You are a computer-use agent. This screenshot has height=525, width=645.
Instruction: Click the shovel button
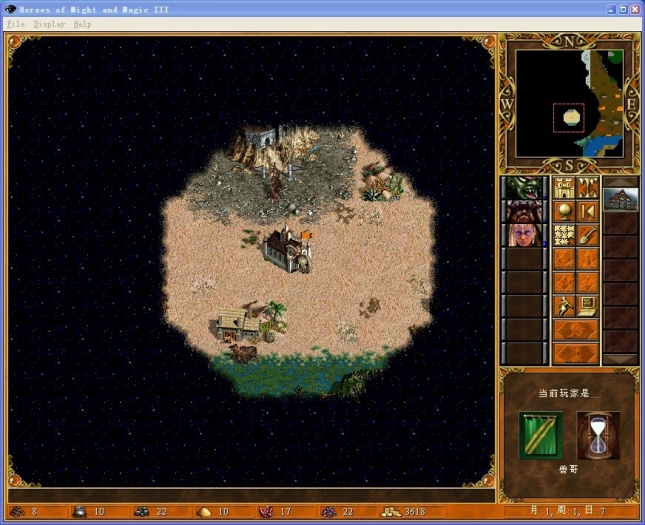(x=588, y=235)
